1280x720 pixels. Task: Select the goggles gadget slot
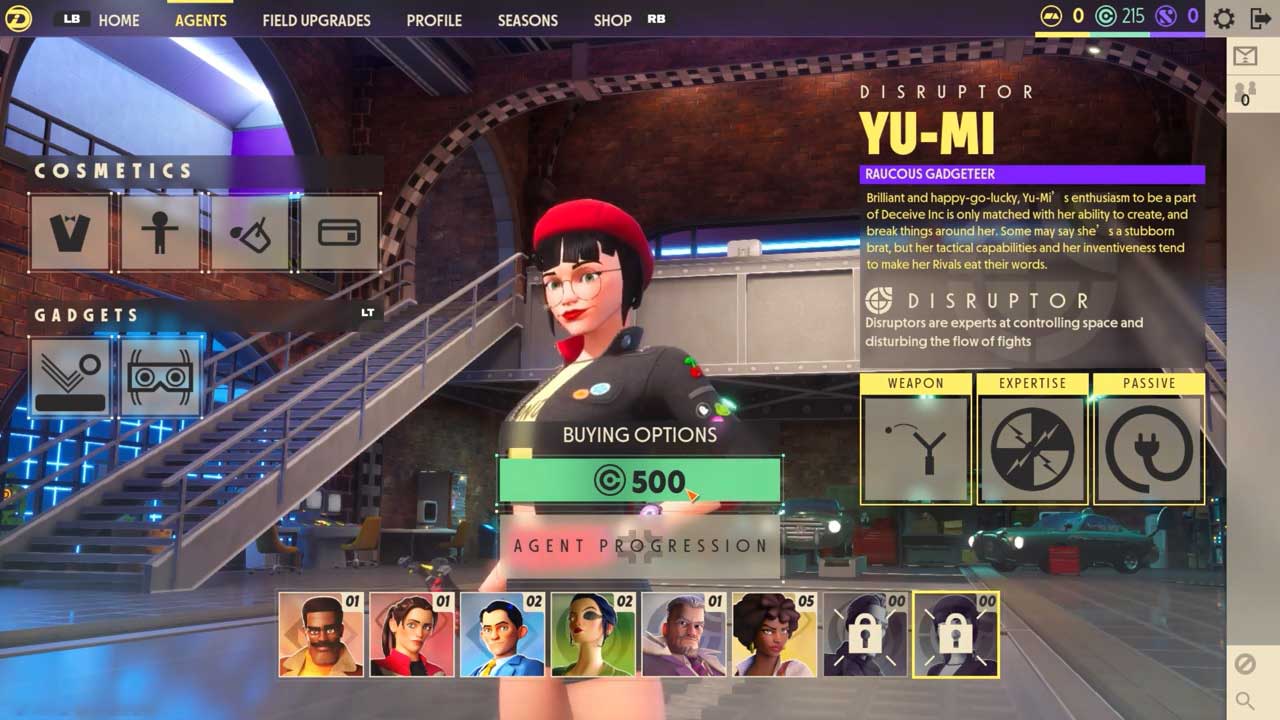click(x=161, y=377)
